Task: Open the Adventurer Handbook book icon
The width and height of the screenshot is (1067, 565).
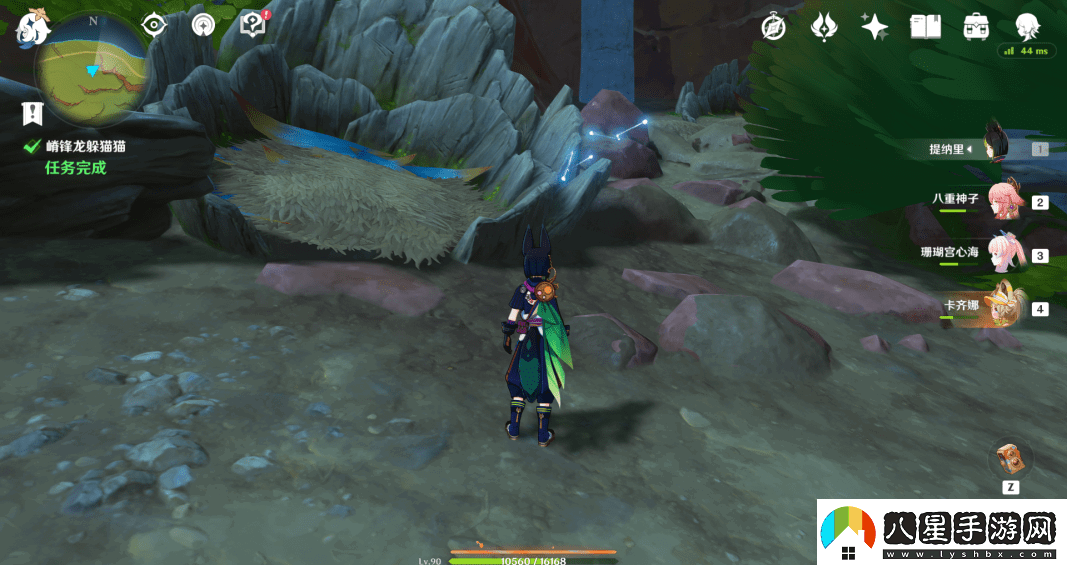Action: tap(926, 27)
